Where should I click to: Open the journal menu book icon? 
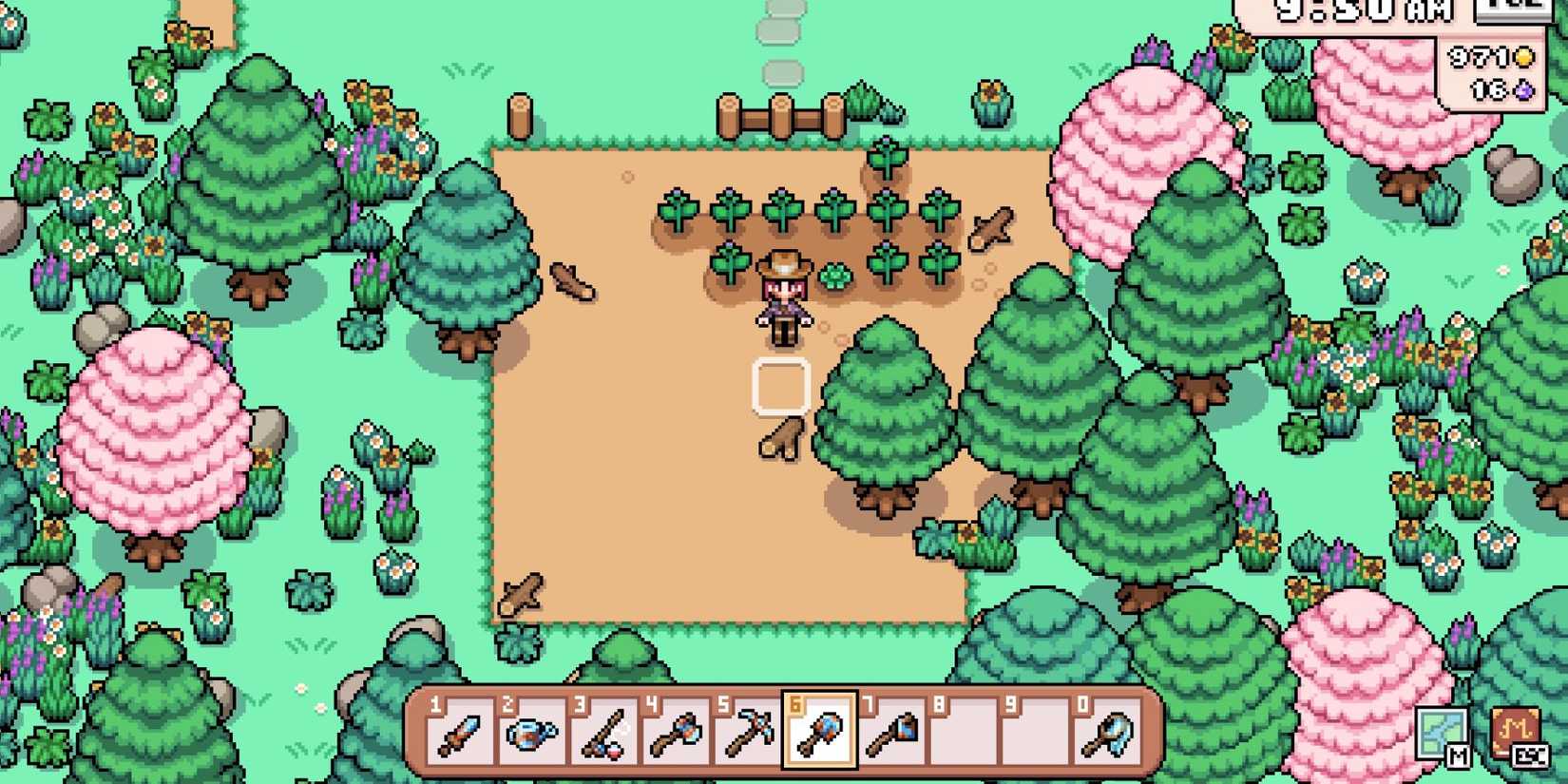(x=1513, y=726)
